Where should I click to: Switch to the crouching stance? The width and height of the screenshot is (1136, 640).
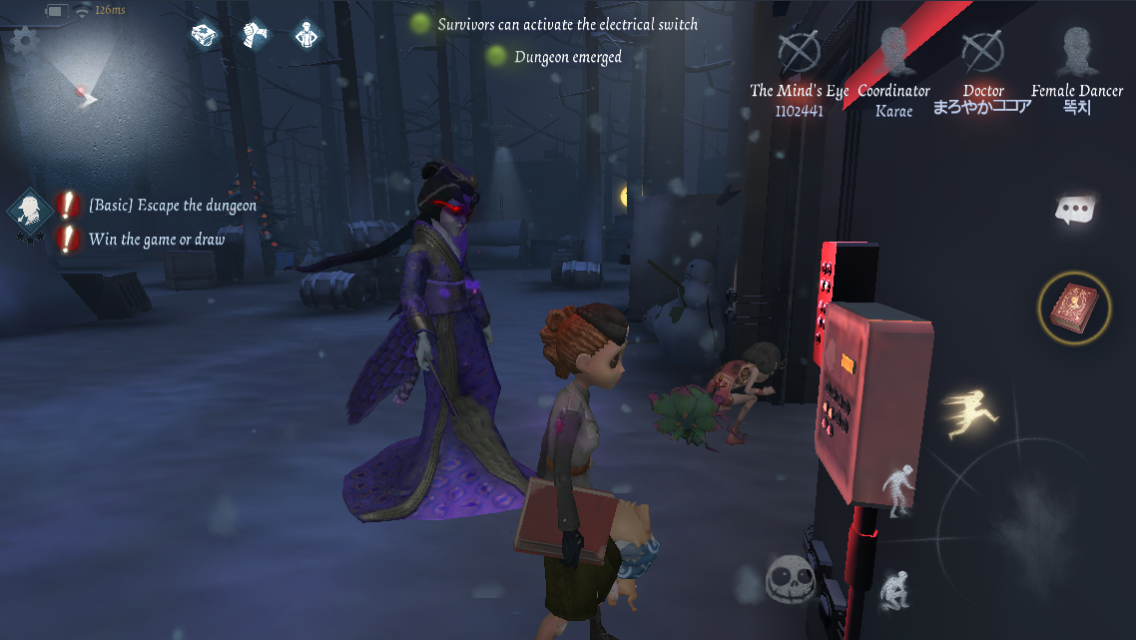pos(892,591)
